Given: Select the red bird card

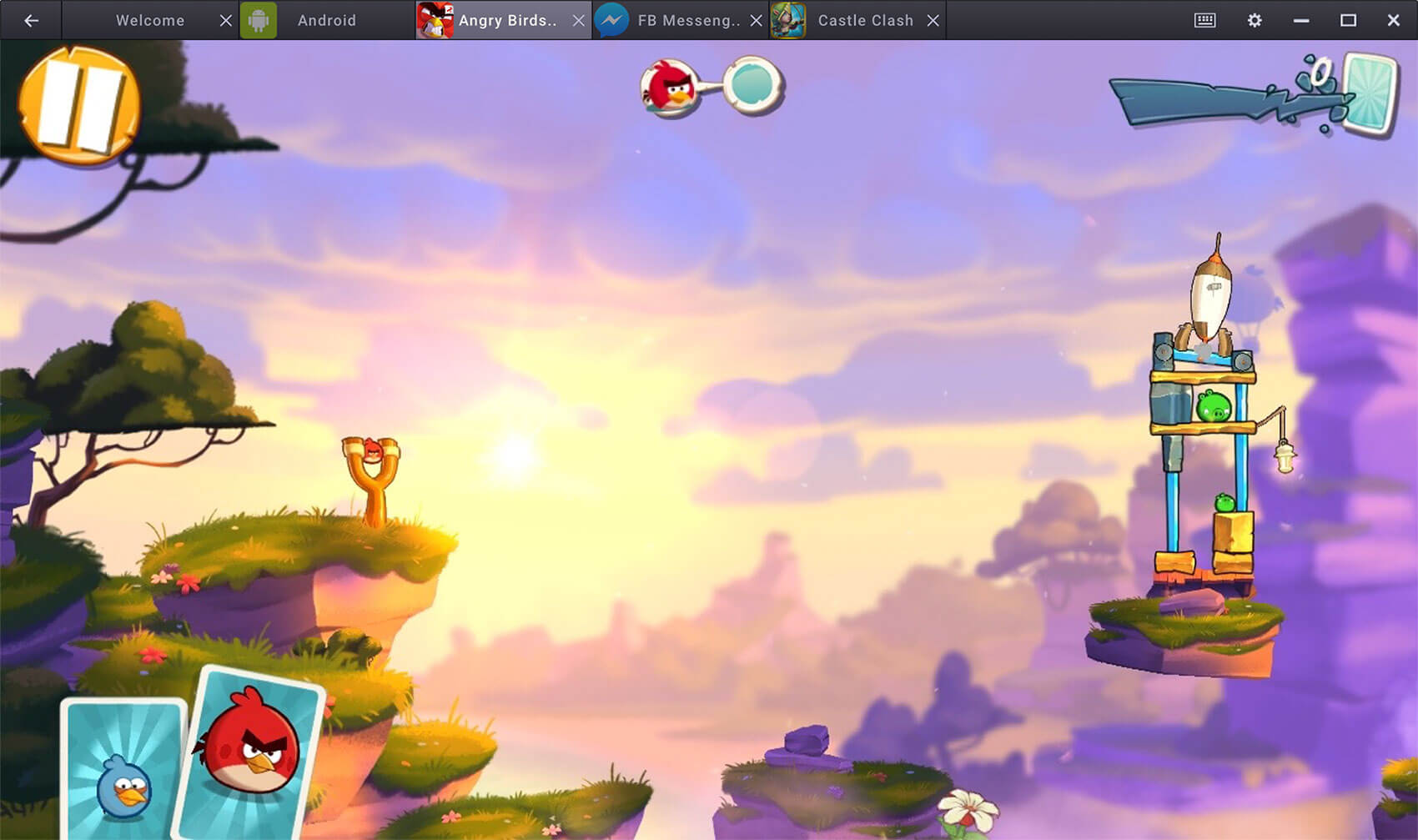Looking at the screenshot, I should point(250,751).
